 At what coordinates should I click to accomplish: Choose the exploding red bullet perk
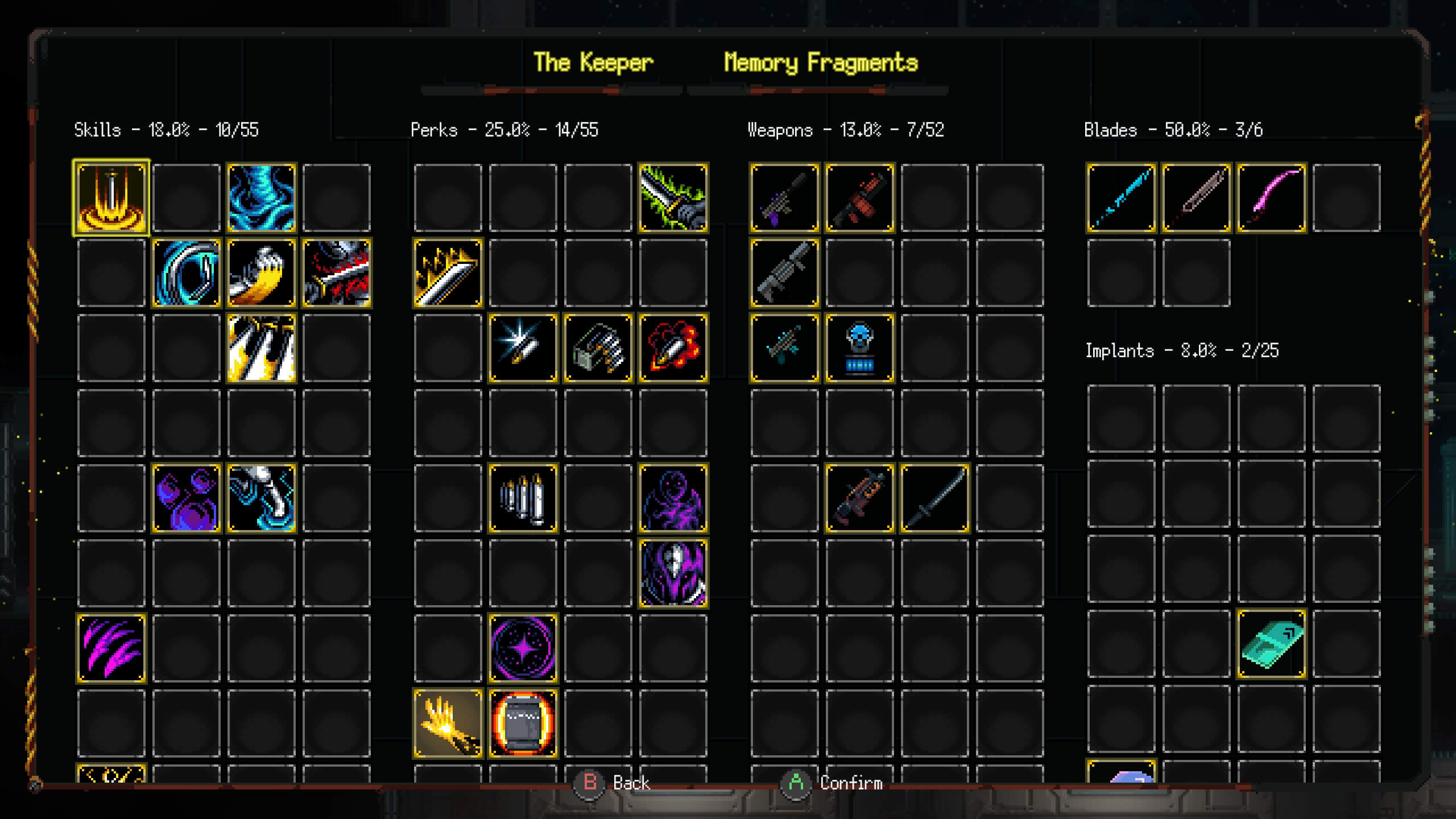tap(673, 348)
